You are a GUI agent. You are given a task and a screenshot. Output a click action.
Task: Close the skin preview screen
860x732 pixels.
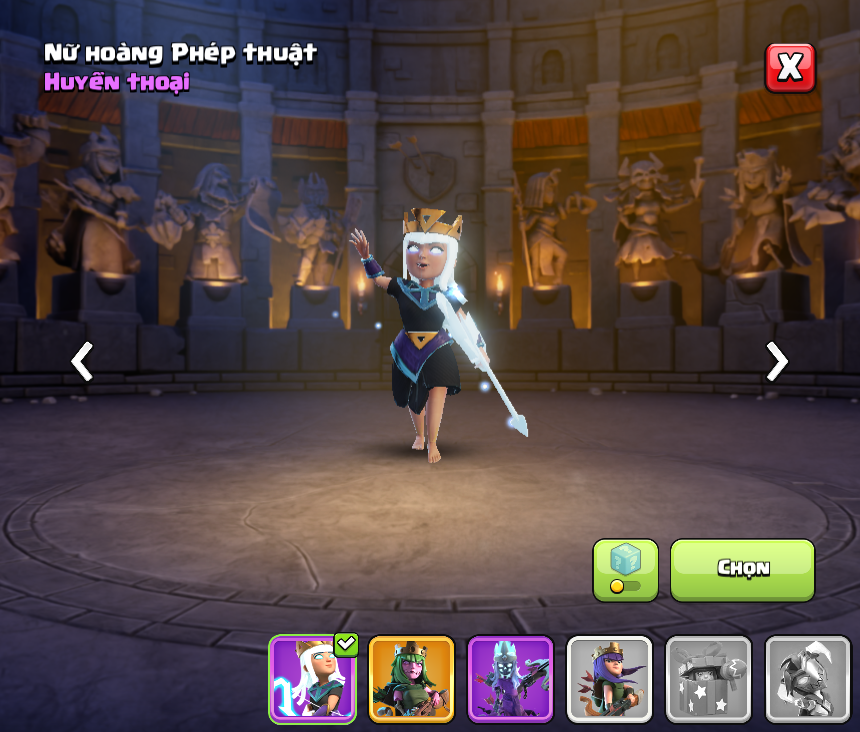790,68
